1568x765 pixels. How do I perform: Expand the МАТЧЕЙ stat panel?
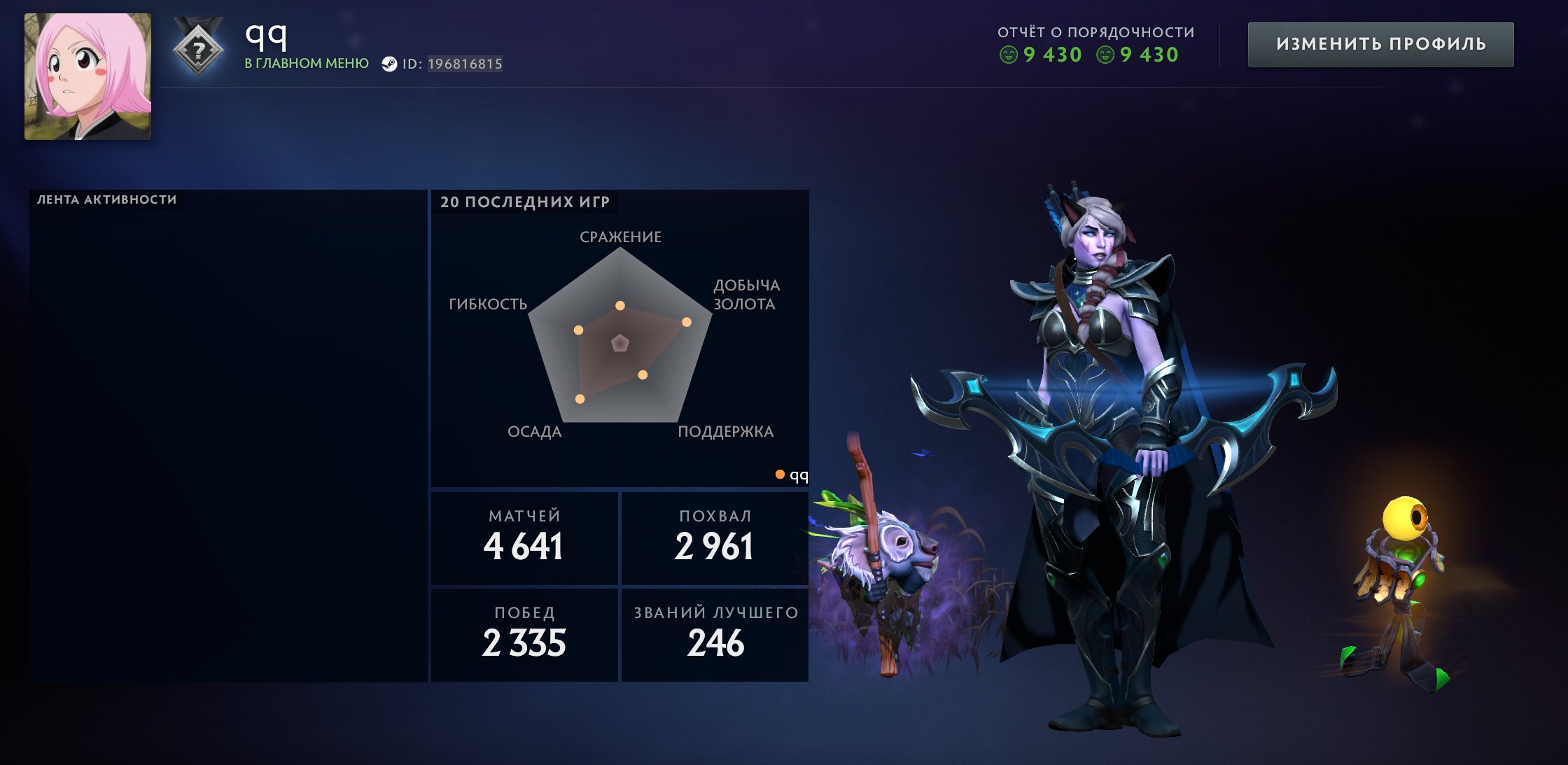pyautogui.click(x=524, y=536)
